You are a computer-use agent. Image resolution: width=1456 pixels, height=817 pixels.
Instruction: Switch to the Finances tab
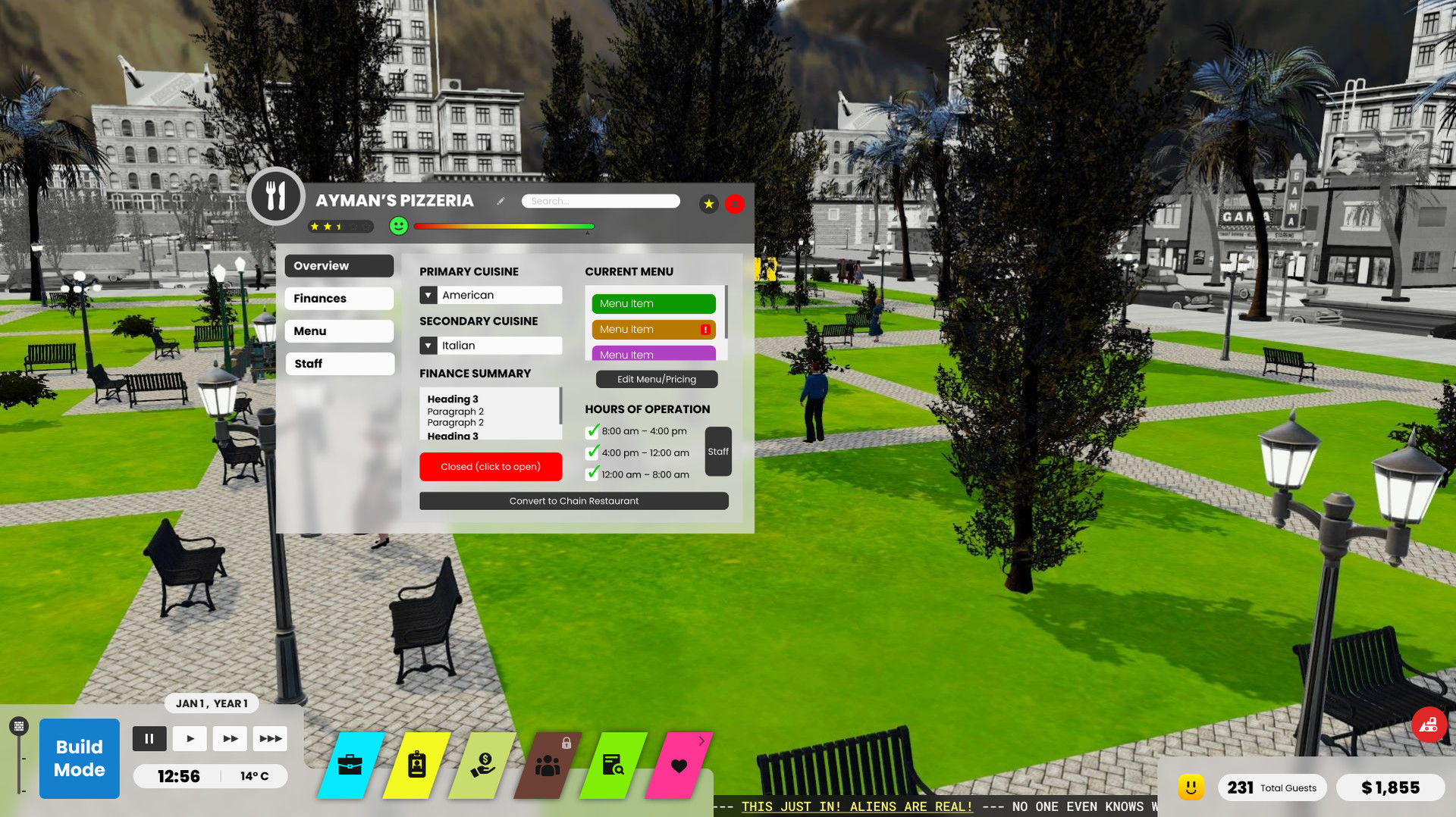point(338,298)
